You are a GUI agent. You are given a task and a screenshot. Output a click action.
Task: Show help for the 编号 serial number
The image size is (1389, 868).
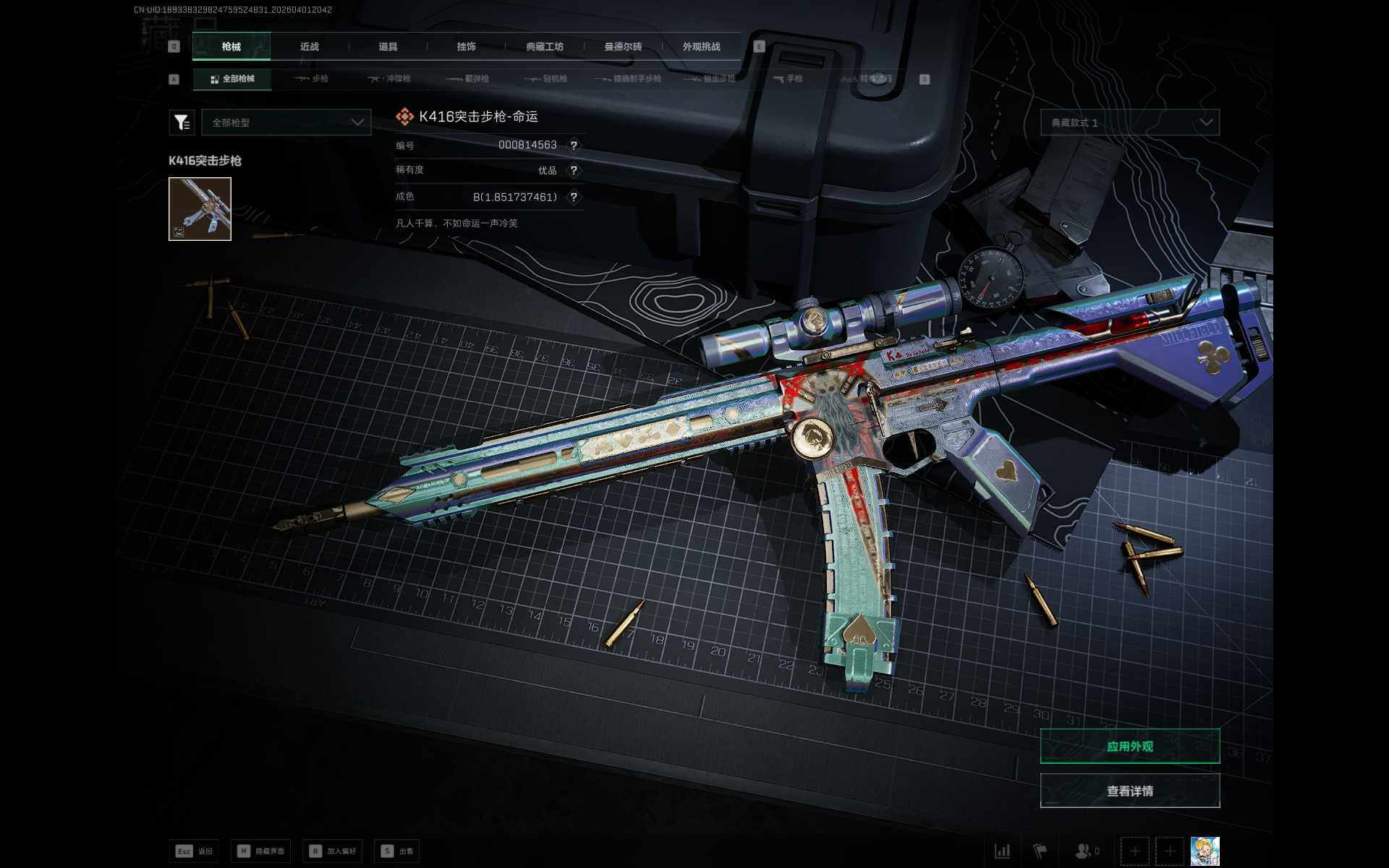[x=574, y=145]
